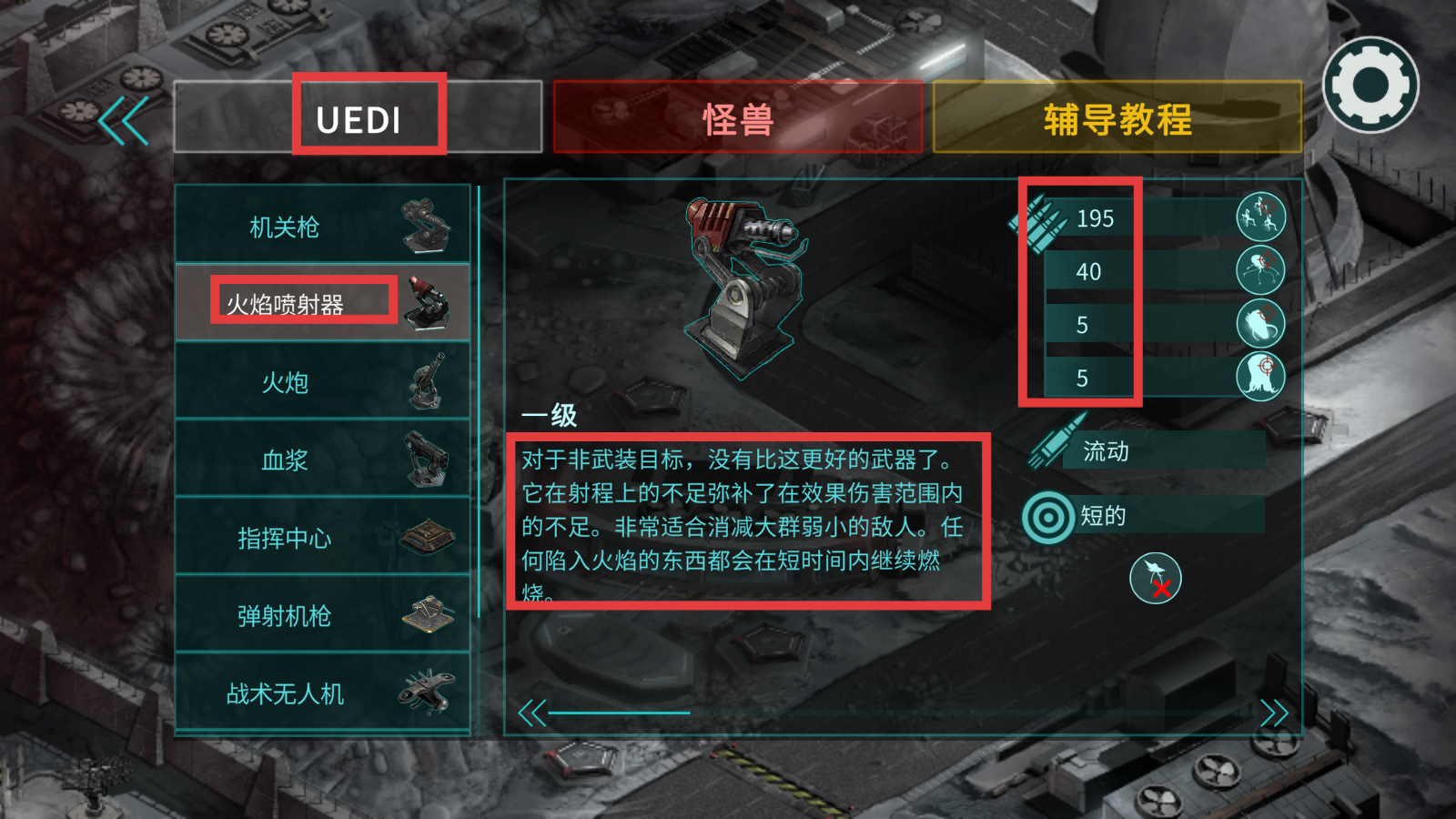This screenshot has width=1456, height=819.
Task: Open the 辅导教程 tutorial tab
Action: coord(1117,116)
